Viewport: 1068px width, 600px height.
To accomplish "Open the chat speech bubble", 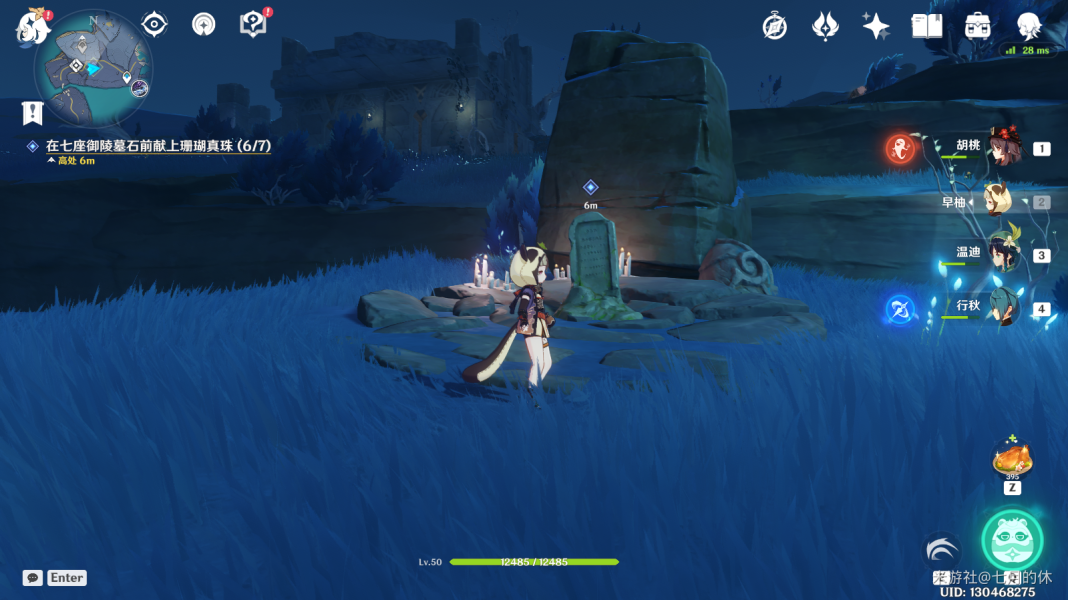I will 33,578.
